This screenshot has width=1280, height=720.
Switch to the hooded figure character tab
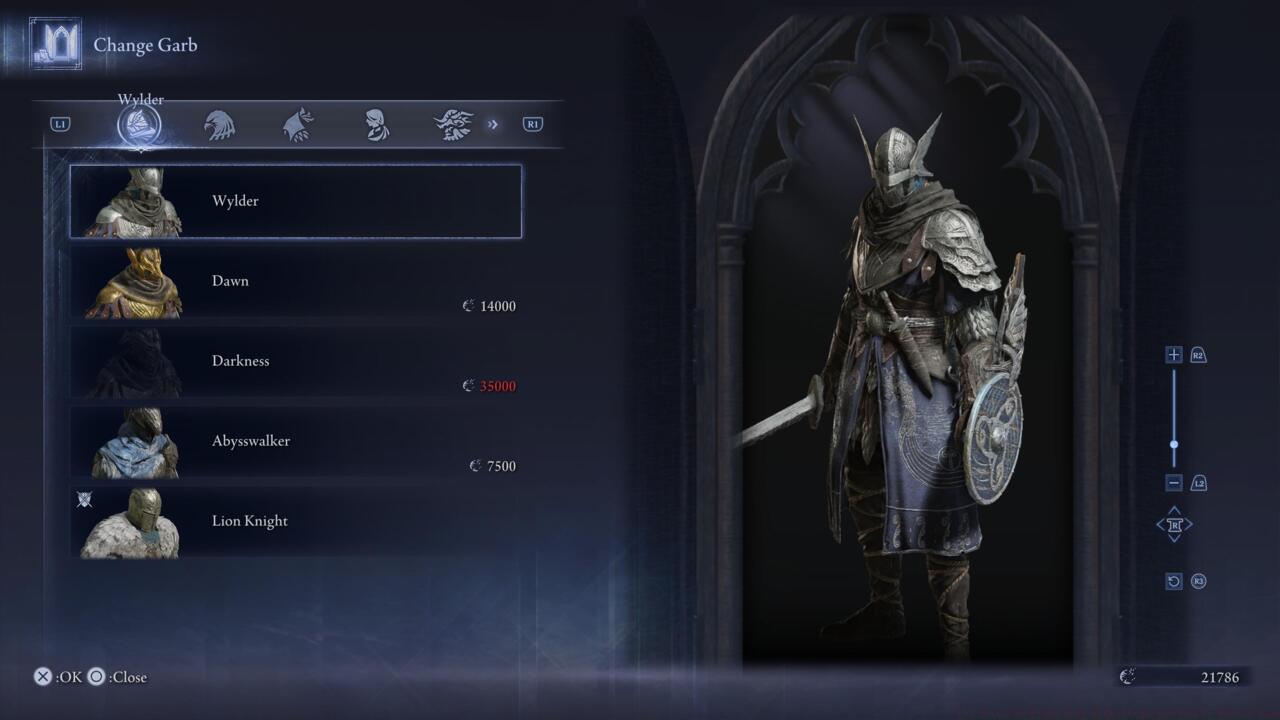[x=378, y=123]
